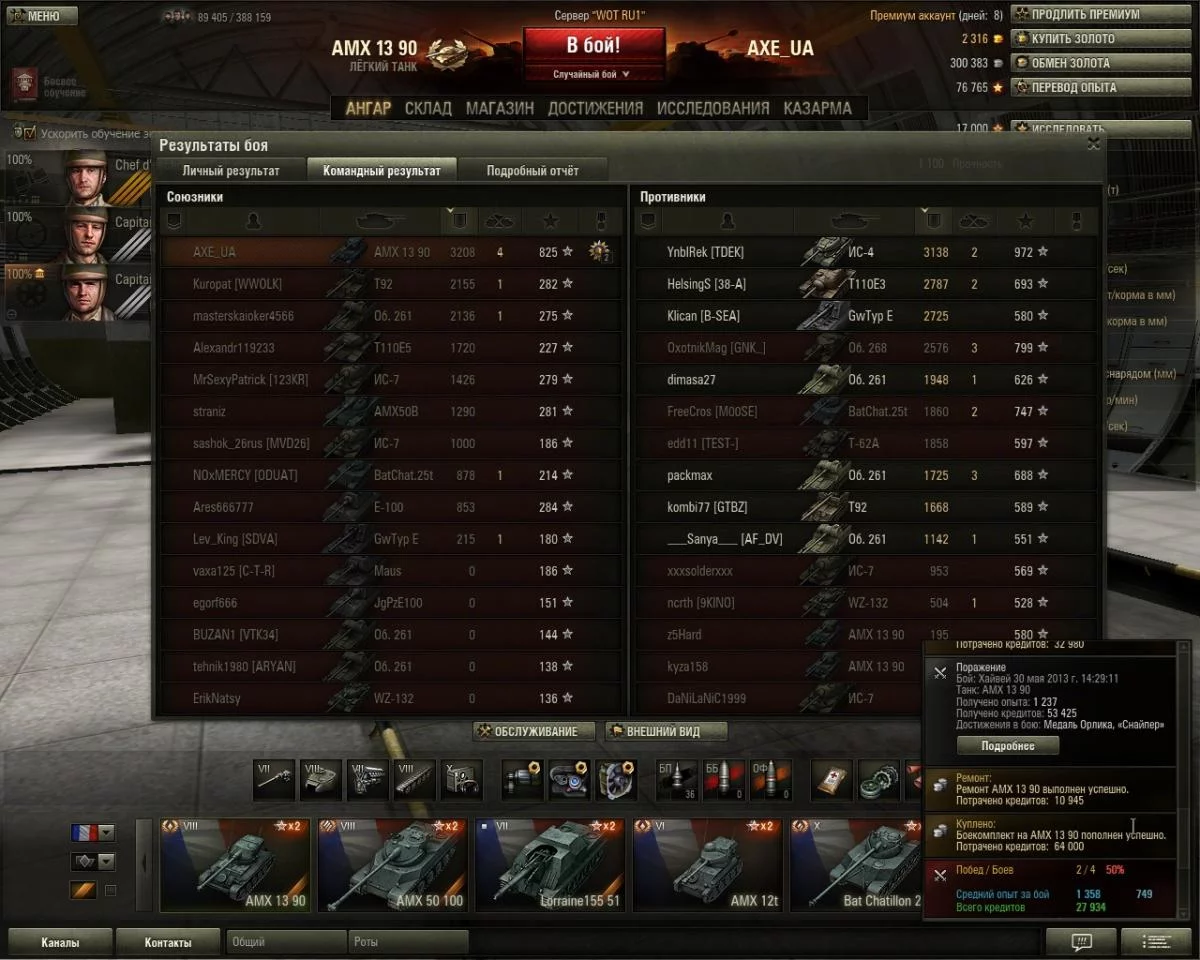This screenshot has width=1200, height=960.
Task: Click Подробнее in the defeat notification
Action: (1007, 745)
